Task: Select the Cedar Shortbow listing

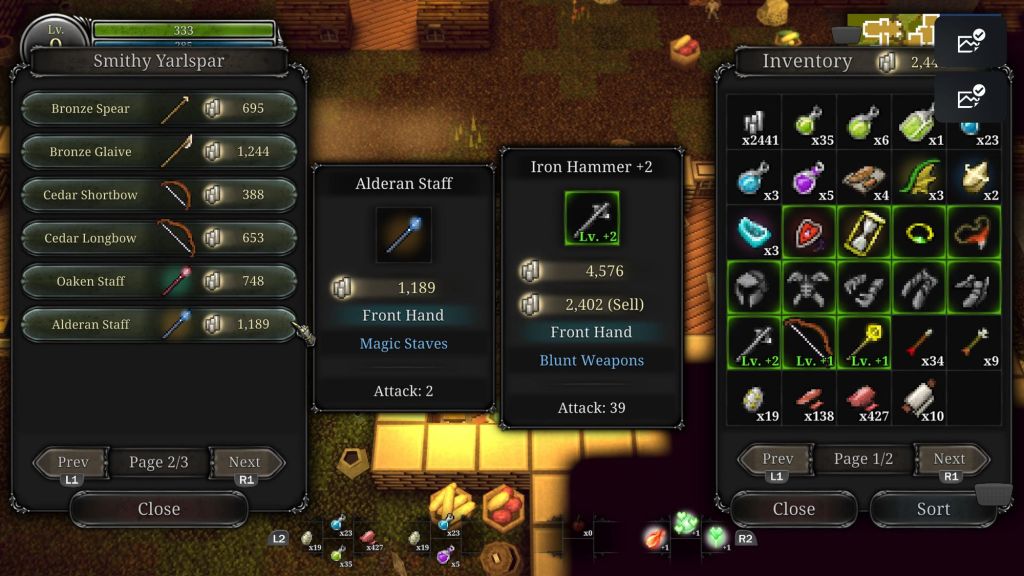Action: coord(159,195)
